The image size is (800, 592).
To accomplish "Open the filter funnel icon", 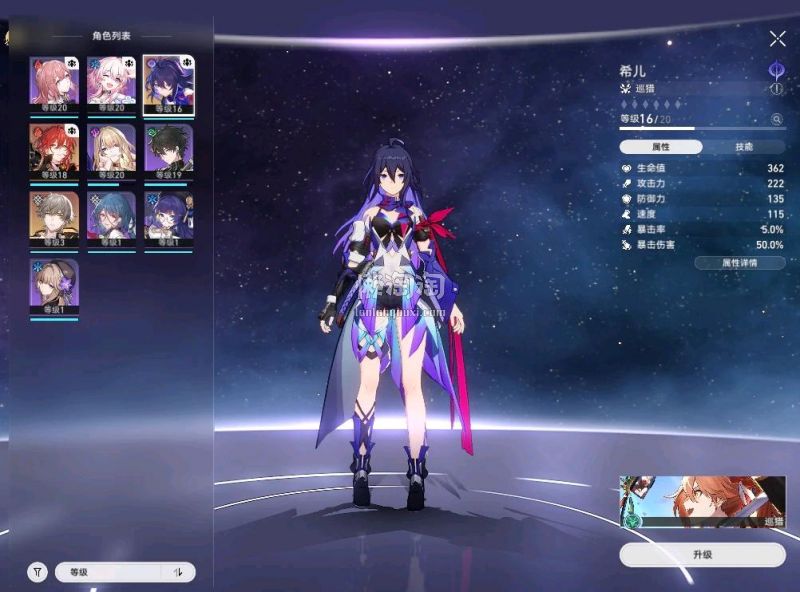I will 38,572.
